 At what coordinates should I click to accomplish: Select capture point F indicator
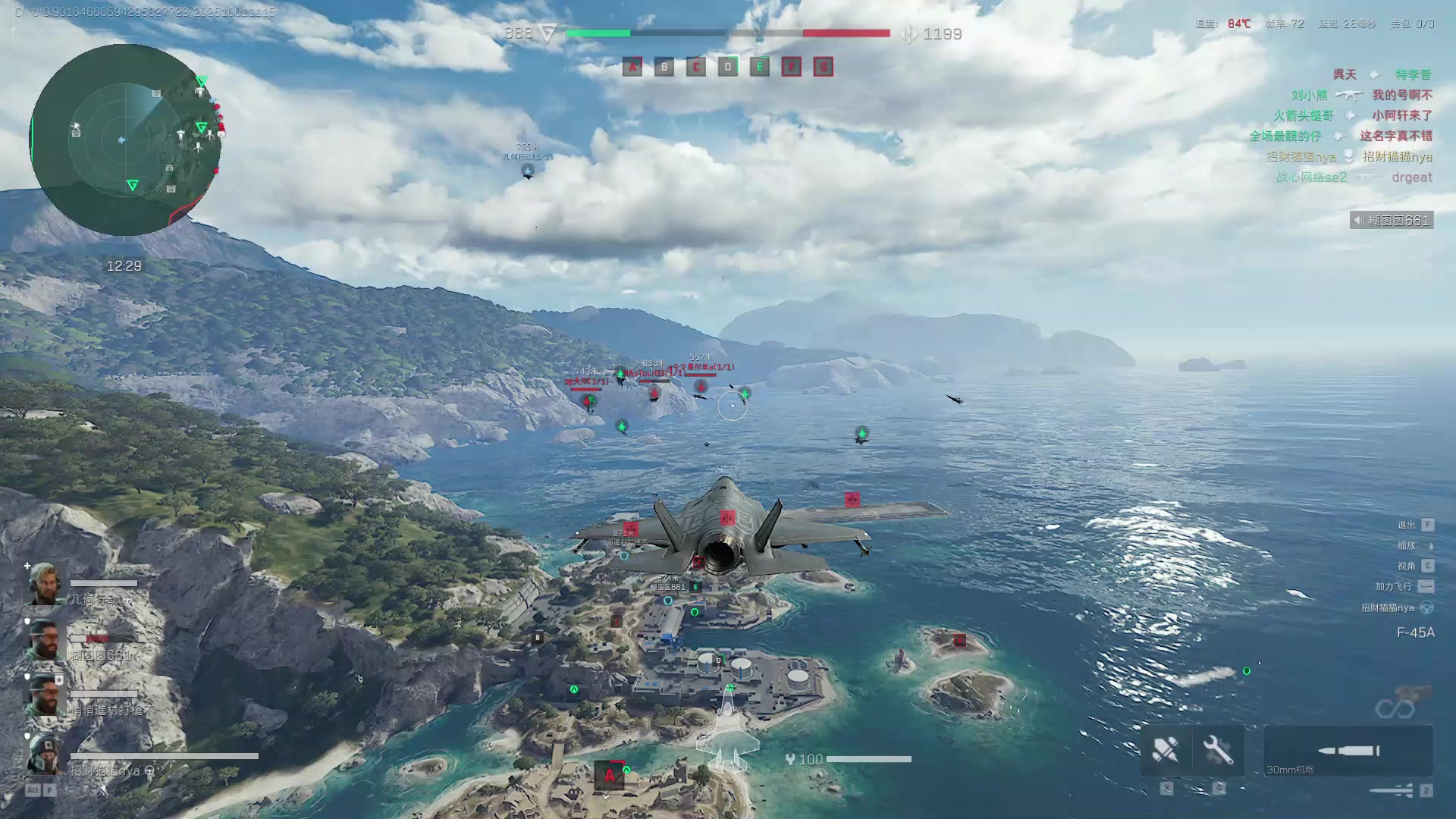(x=791, y=67)
